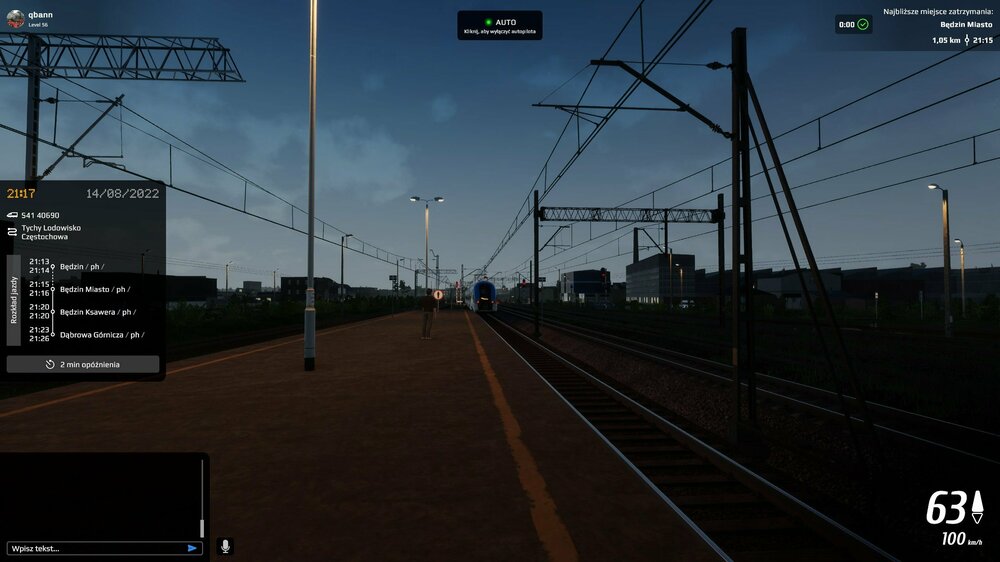Turn off the AUTO autopilot button
The image size is (1000, 562).
pos(500,25)
